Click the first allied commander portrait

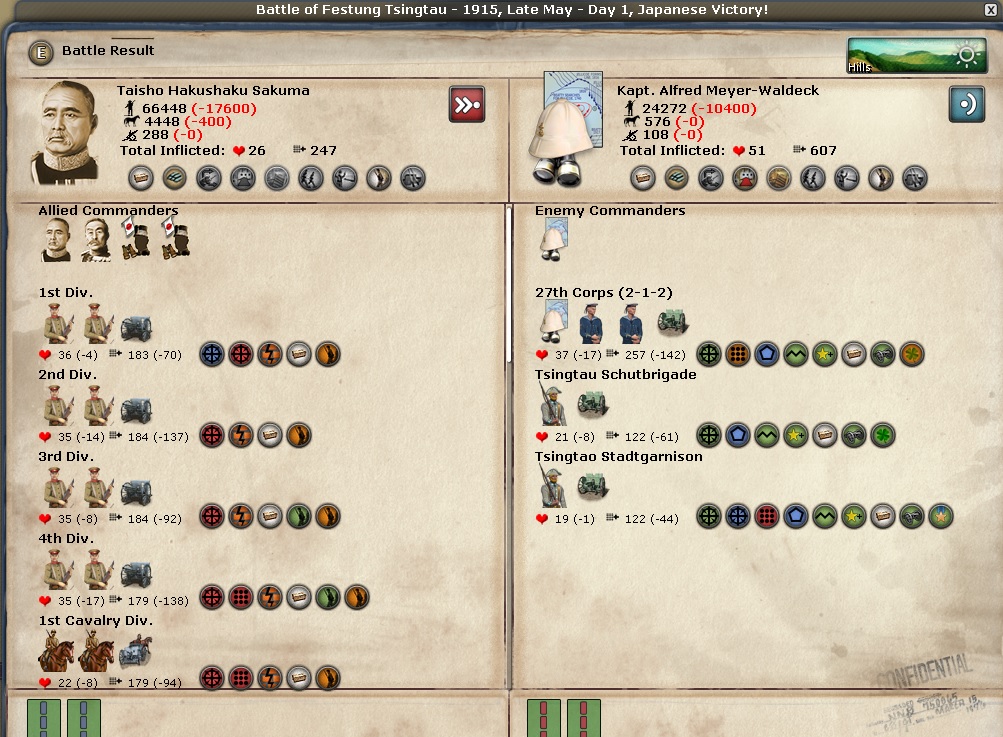(56, 241)
